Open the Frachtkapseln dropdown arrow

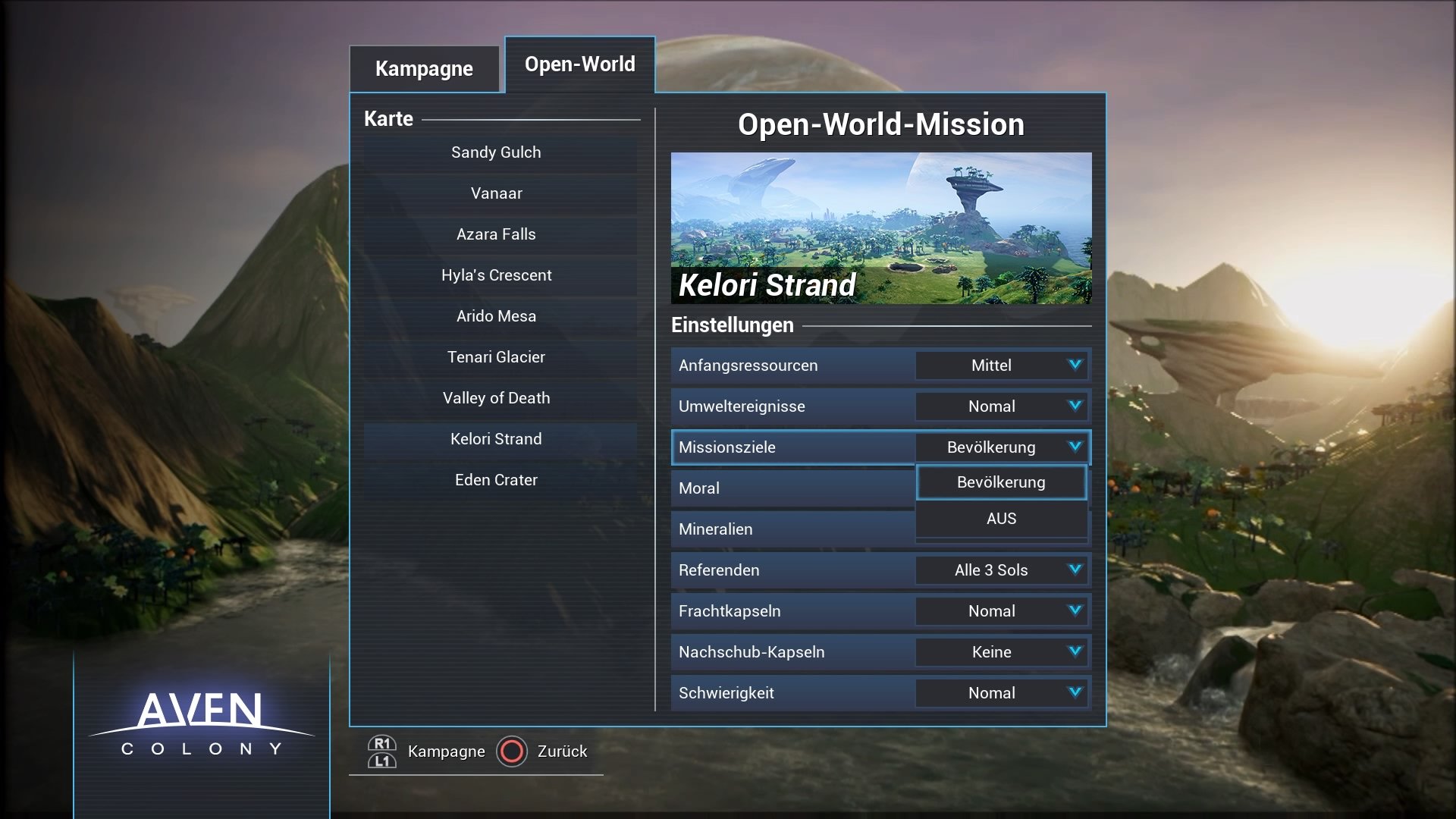[1074, 610]
